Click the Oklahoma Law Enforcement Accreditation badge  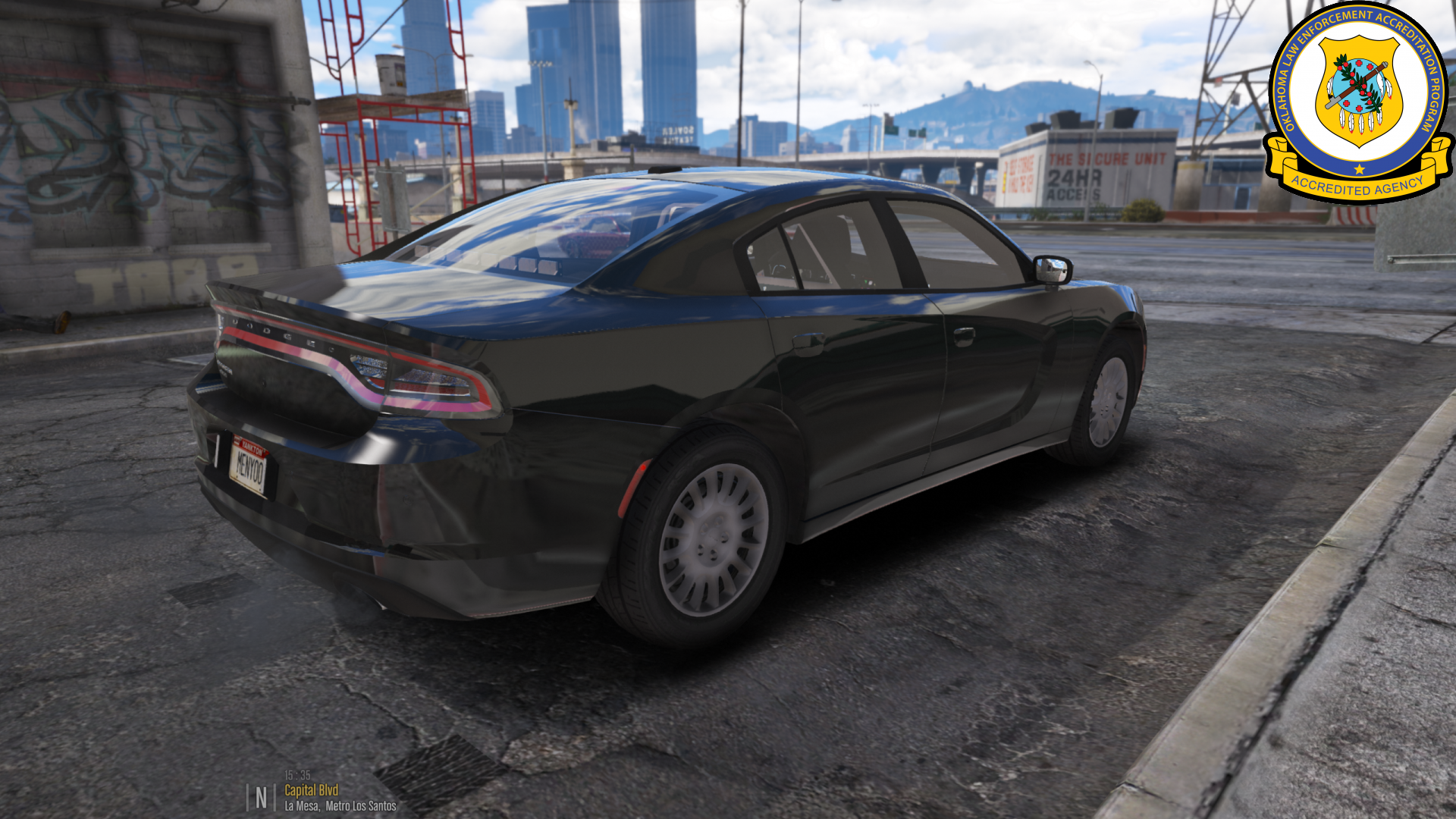[1358, 102]
